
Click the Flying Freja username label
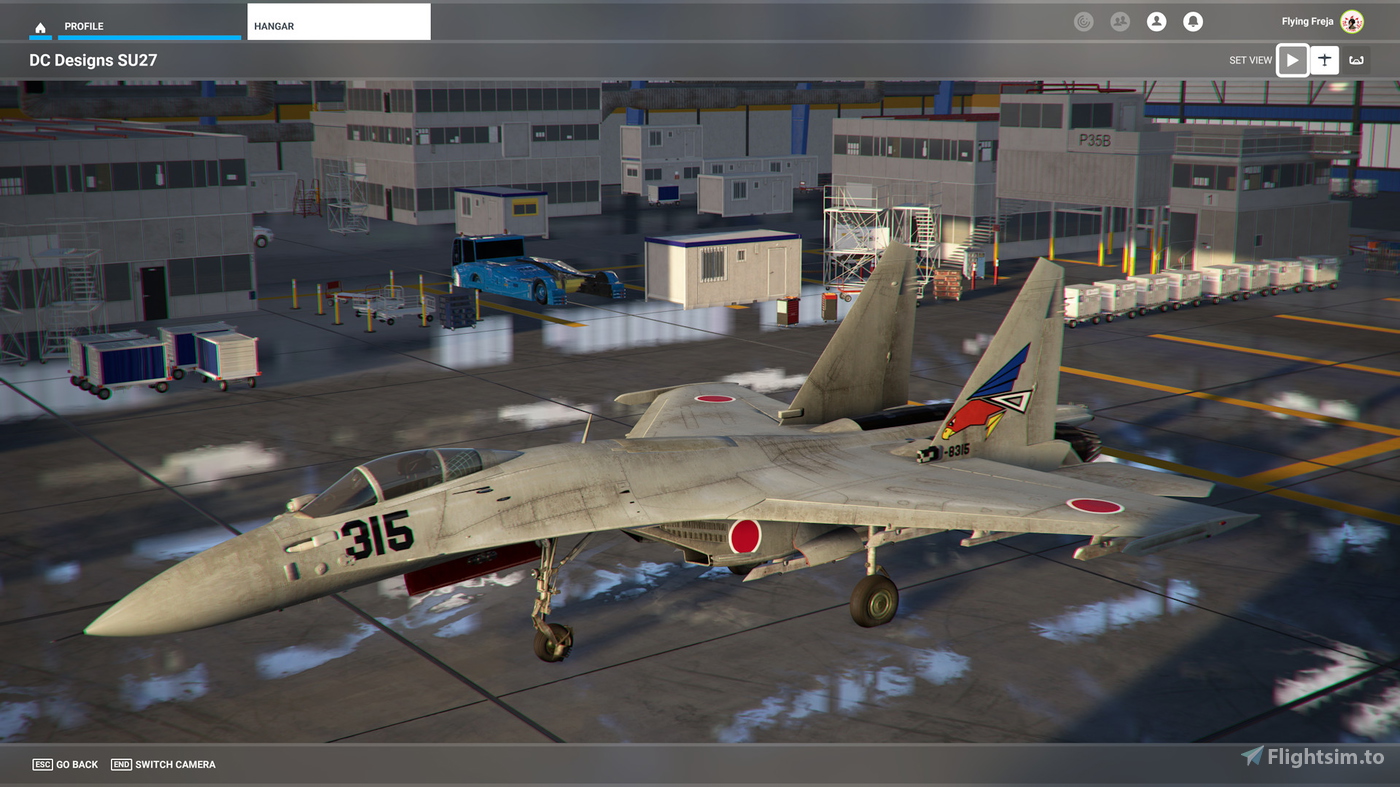pos(1307,20)
